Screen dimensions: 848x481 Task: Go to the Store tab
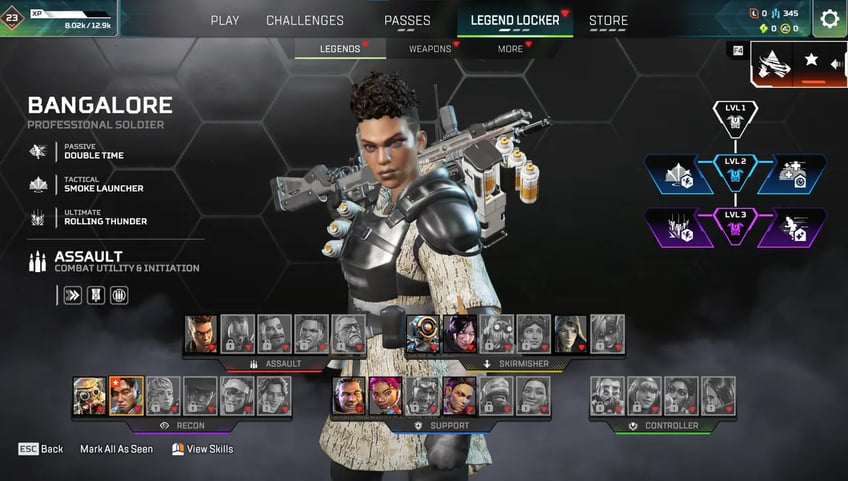[608, 20]
